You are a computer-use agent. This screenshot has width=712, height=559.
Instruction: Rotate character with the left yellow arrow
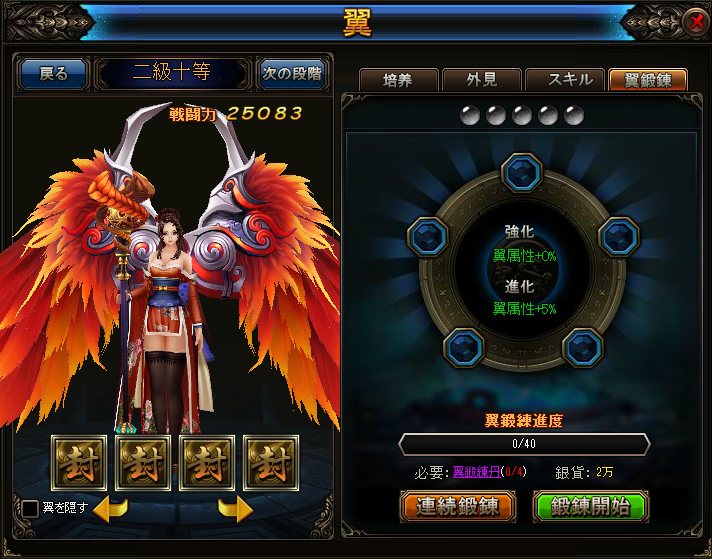110,509
